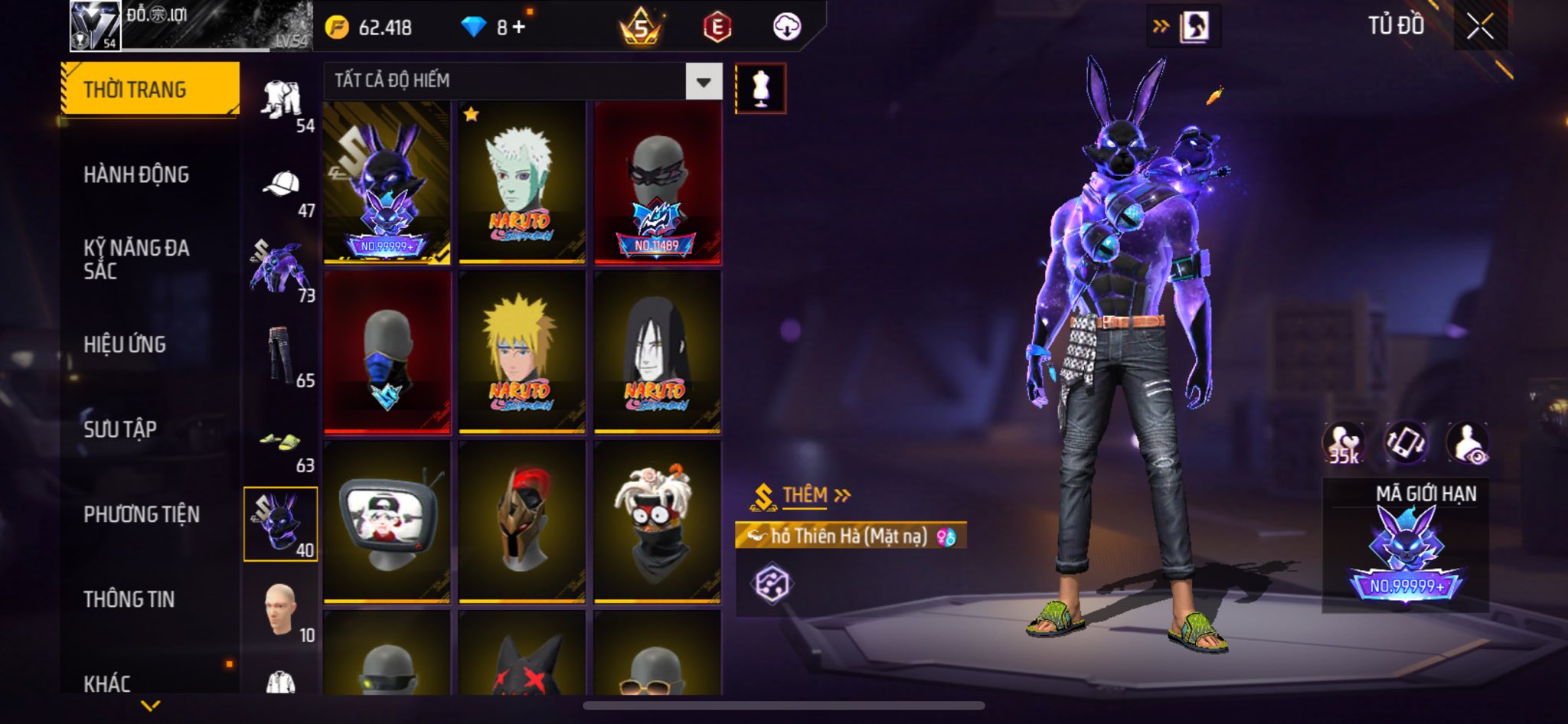This screenshot has width=1568, height=724.
Task: Click the mannequin preview button
Action: [x=760, y=89]
